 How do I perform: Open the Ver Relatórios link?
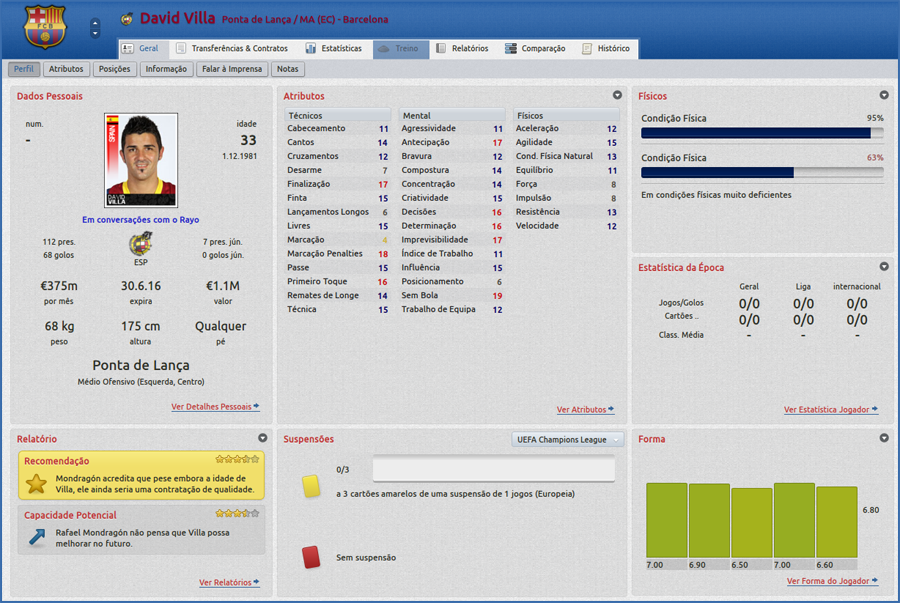click(229, 582)
